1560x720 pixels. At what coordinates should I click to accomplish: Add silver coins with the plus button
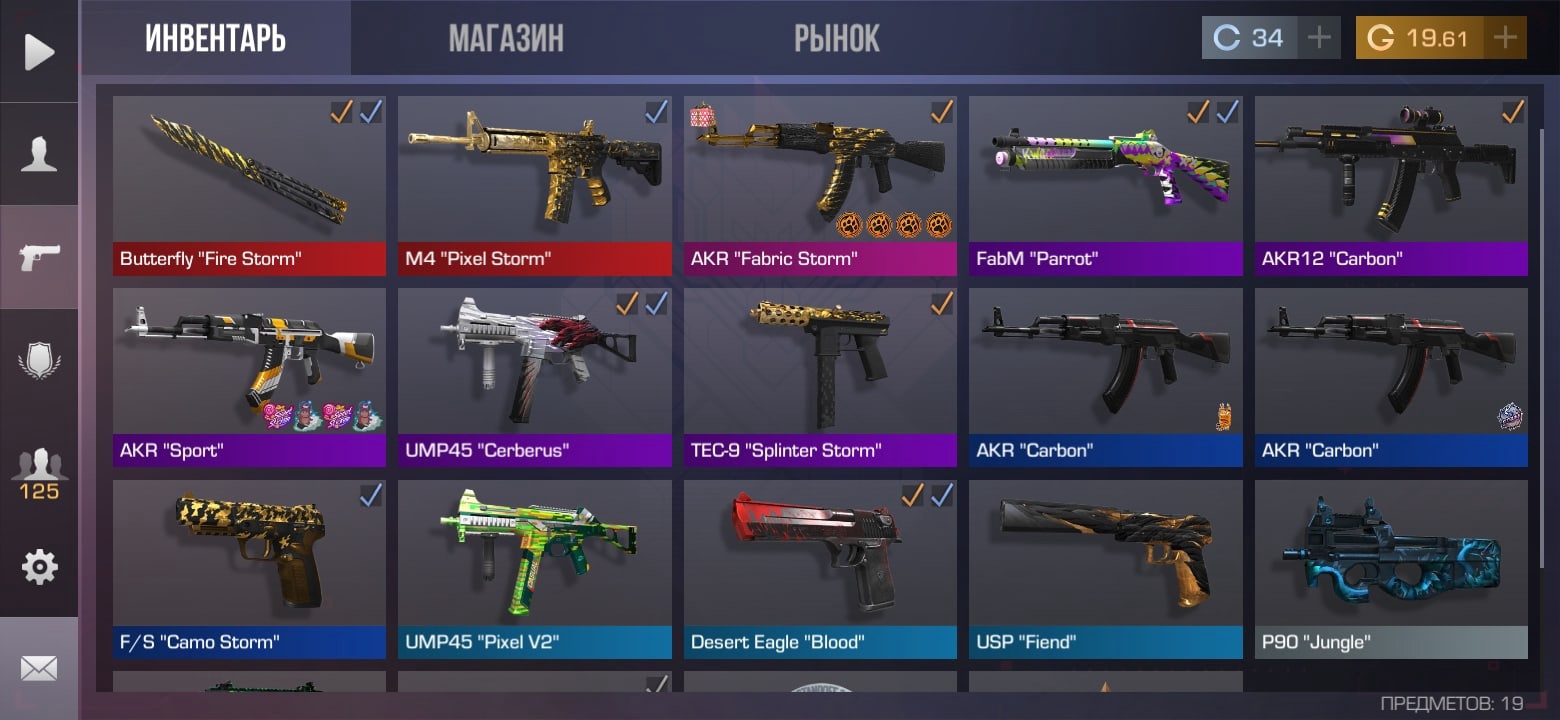(1319, 38)
